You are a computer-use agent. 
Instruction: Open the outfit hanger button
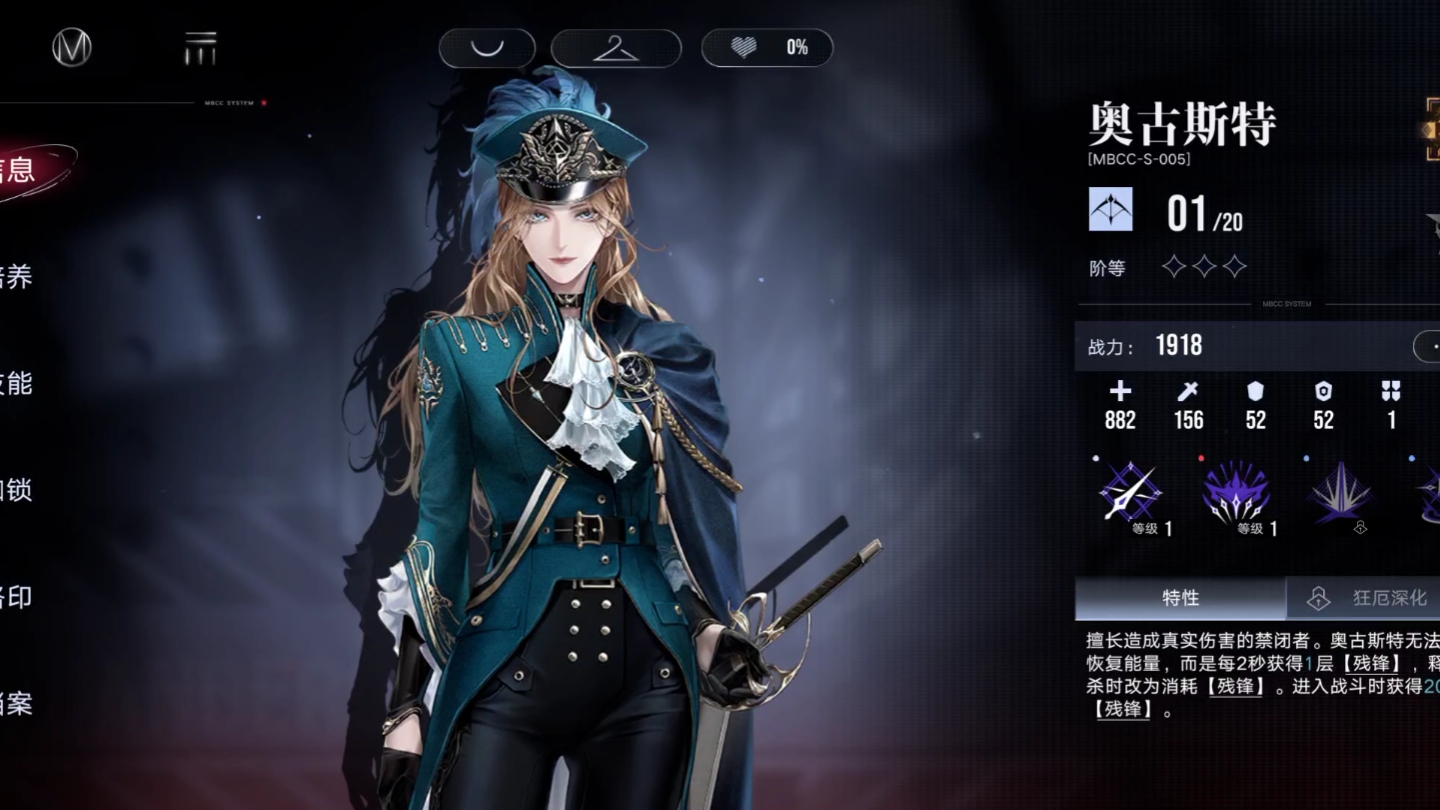[616, 48]
